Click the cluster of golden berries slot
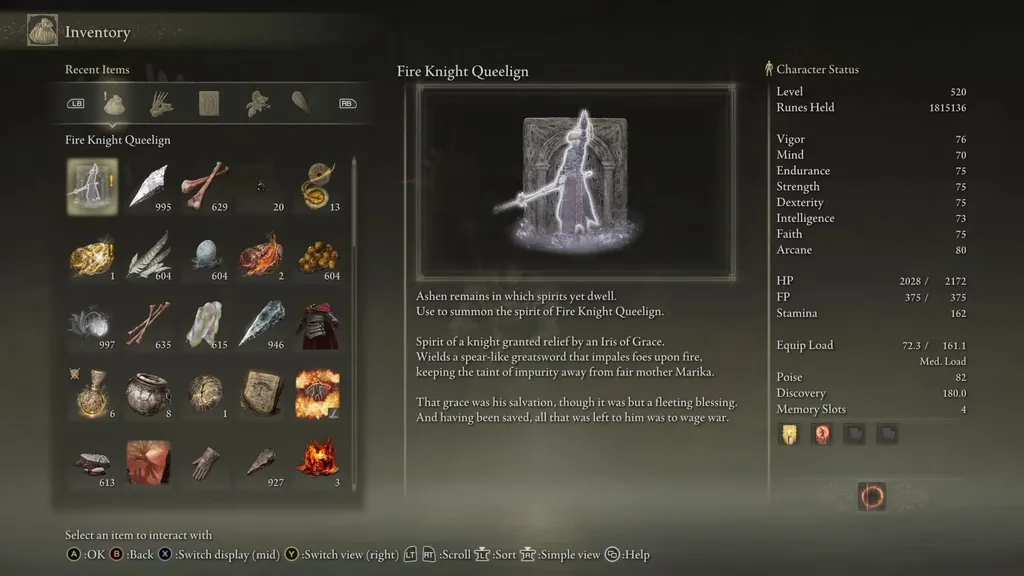 [x=319, y=255]
